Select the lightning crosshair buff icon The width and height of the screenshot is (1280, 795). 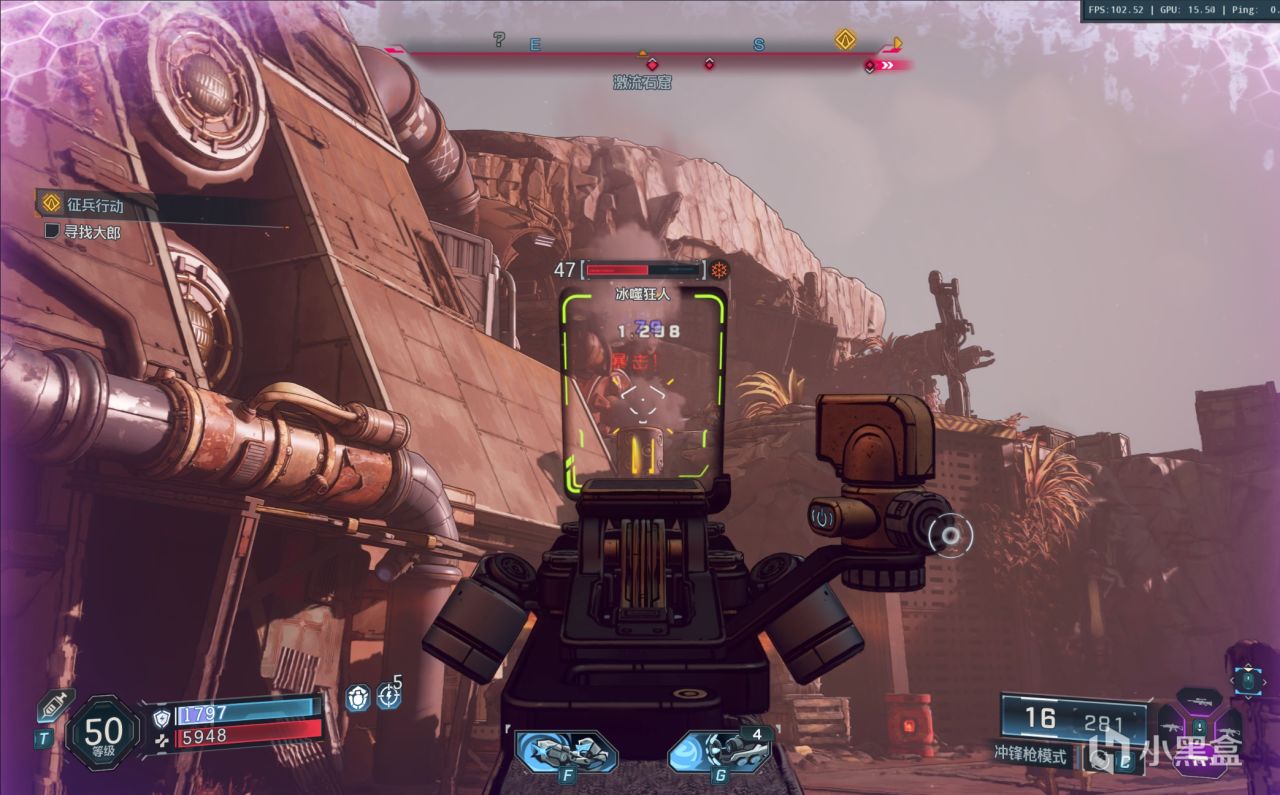point(388,695)
